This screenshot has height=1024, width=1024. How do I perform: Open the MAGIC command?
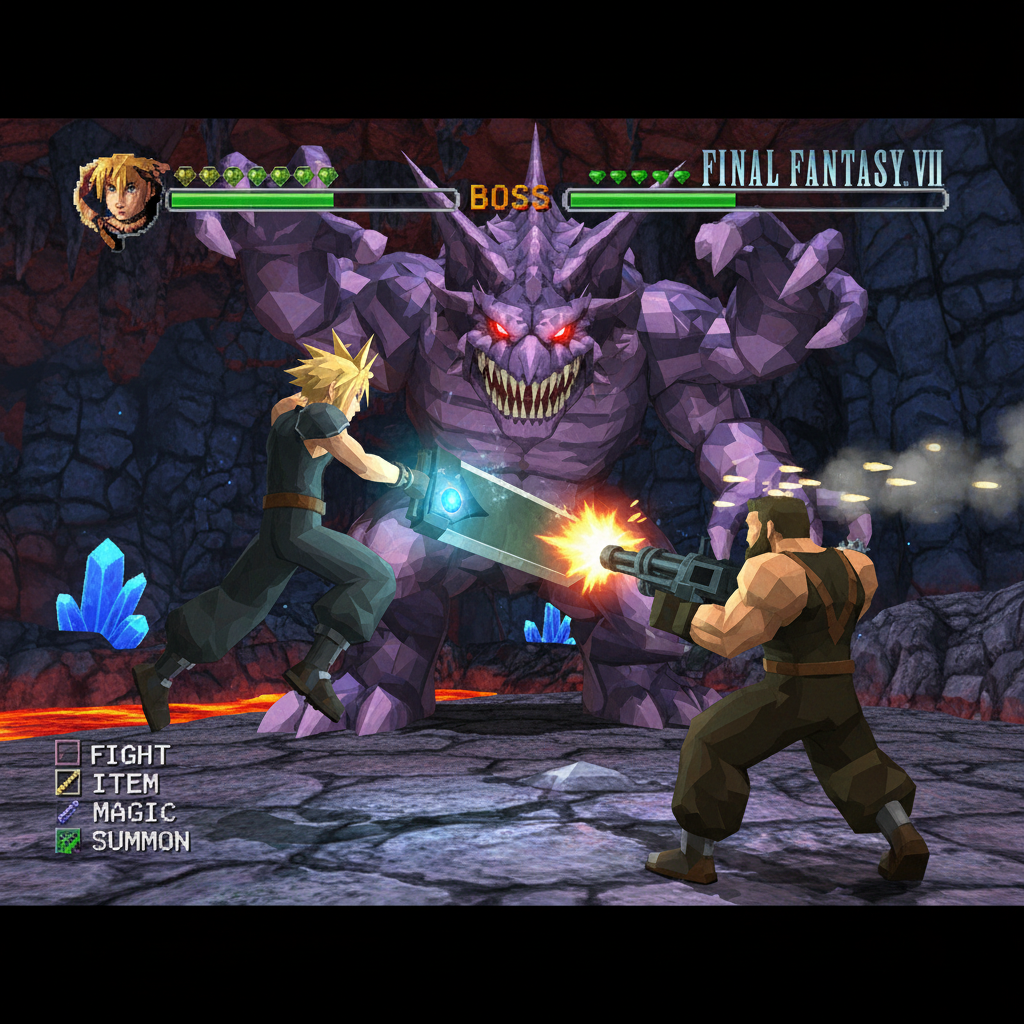(x=132, y=813)
